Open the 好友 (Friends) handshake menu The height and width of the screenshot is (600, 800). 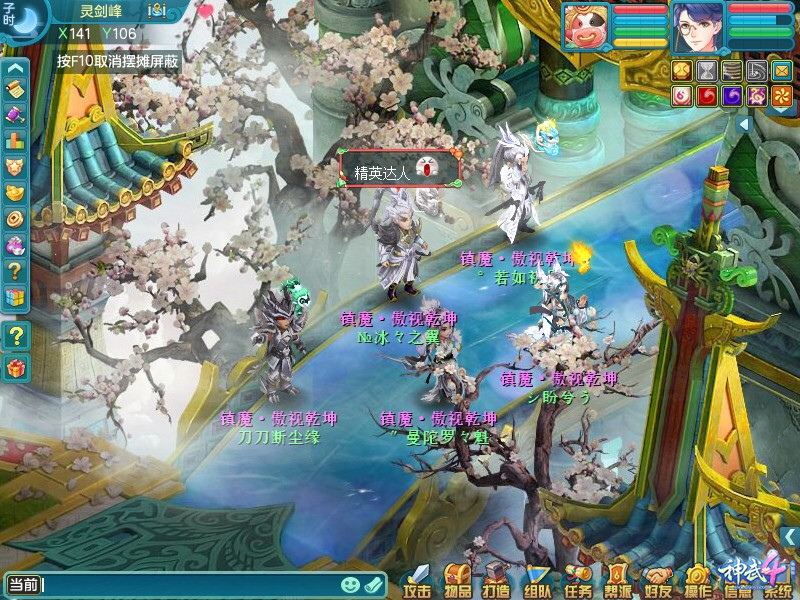coord(657,579)
